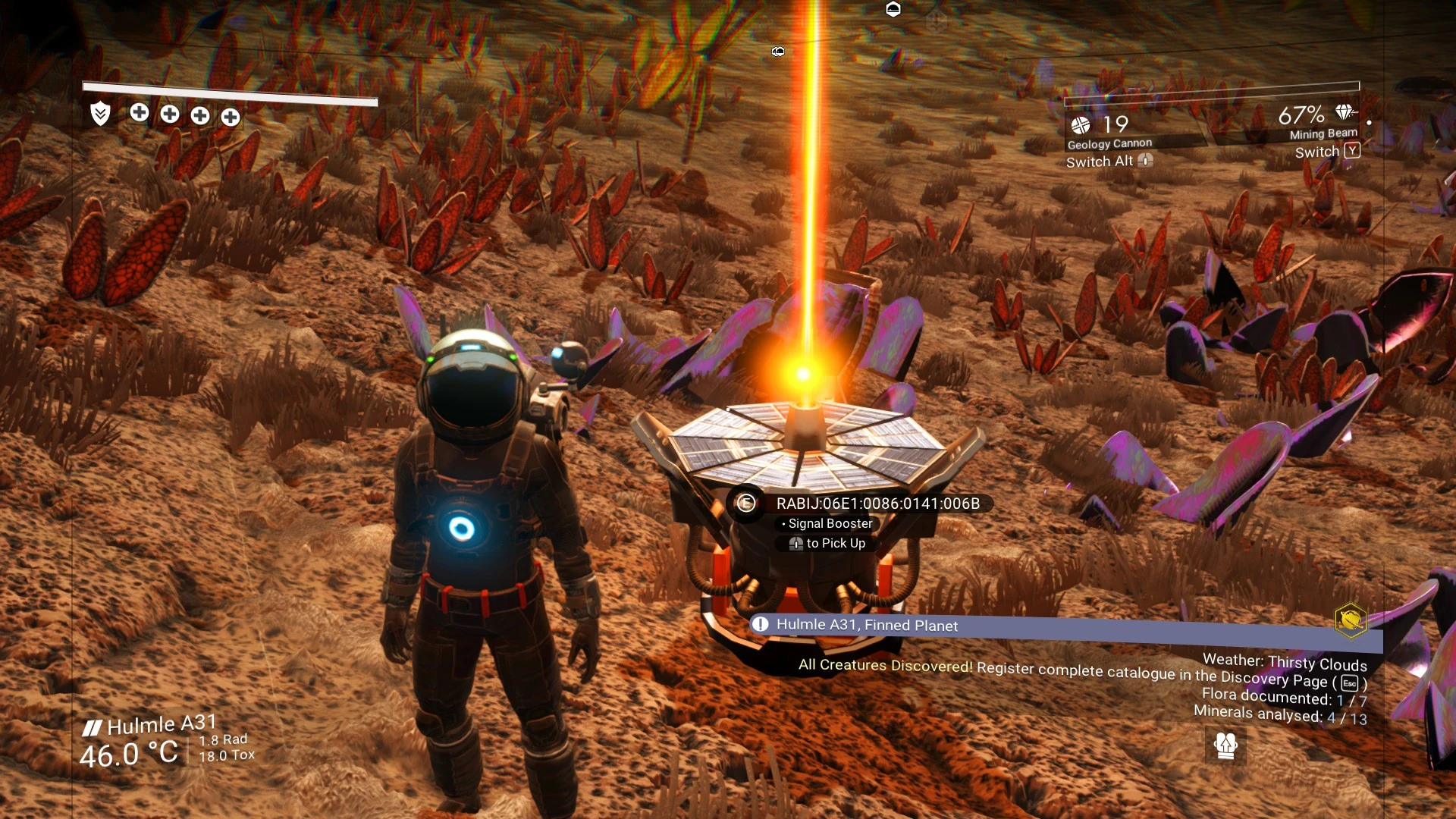
Task: Select the Geology Cannon weapon icon
Action: pos(1081,125)
